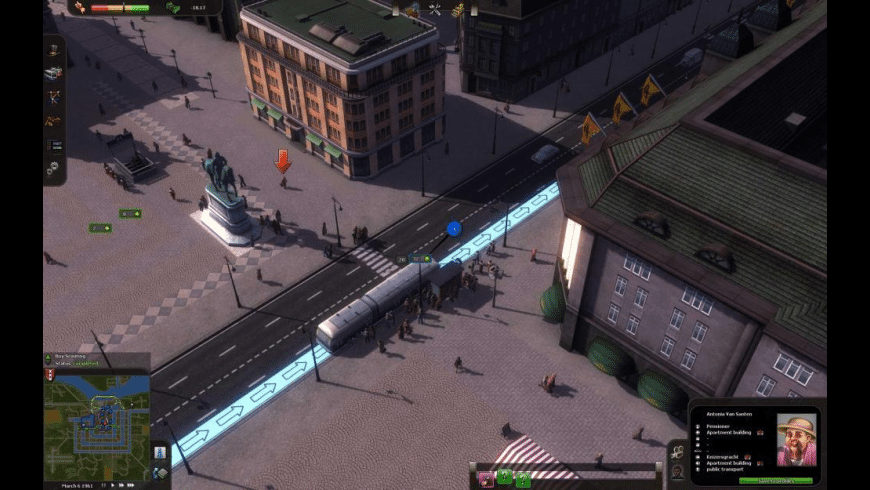Click the blue stop marker above the tram
The width and height of the screenshot is (870, 490).
454,229
